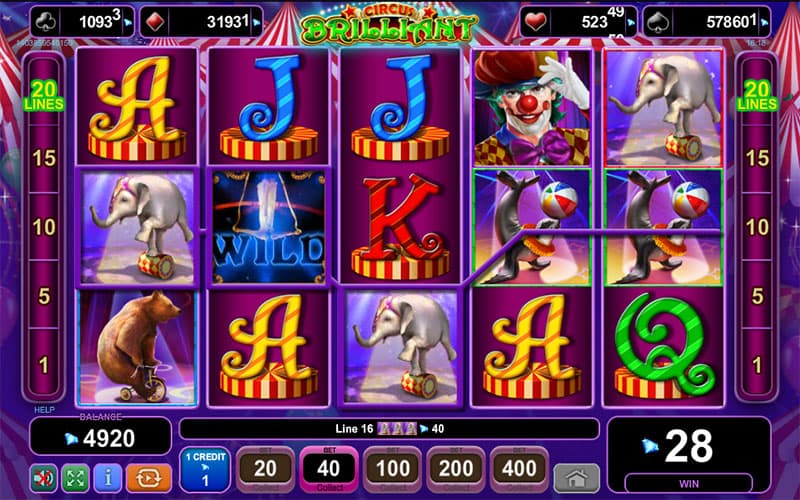This screenshot has height=500, width=800.
Task: Select the 40 bet button
Action: point(329,468)
